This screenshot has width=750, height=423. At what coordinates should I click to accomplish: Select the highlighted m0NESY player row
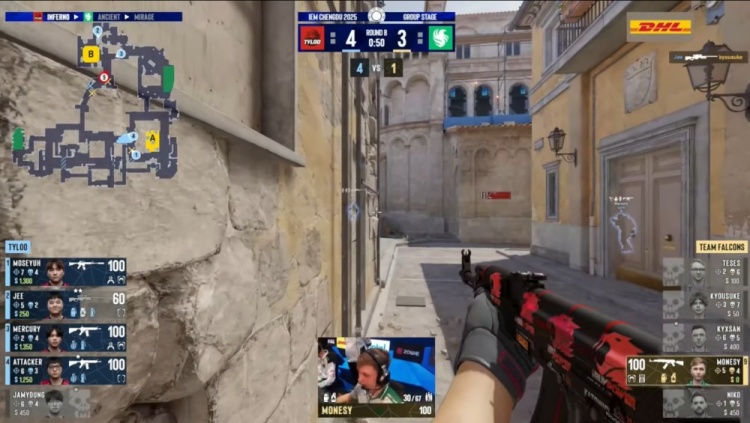(687, 370)
